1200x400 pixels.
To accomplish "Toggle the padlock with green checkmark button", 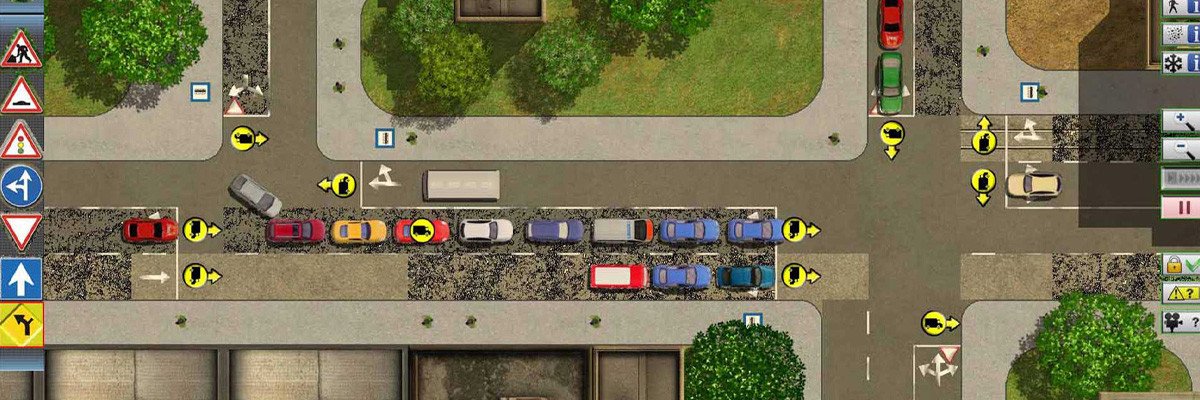I will point(1180,266).
